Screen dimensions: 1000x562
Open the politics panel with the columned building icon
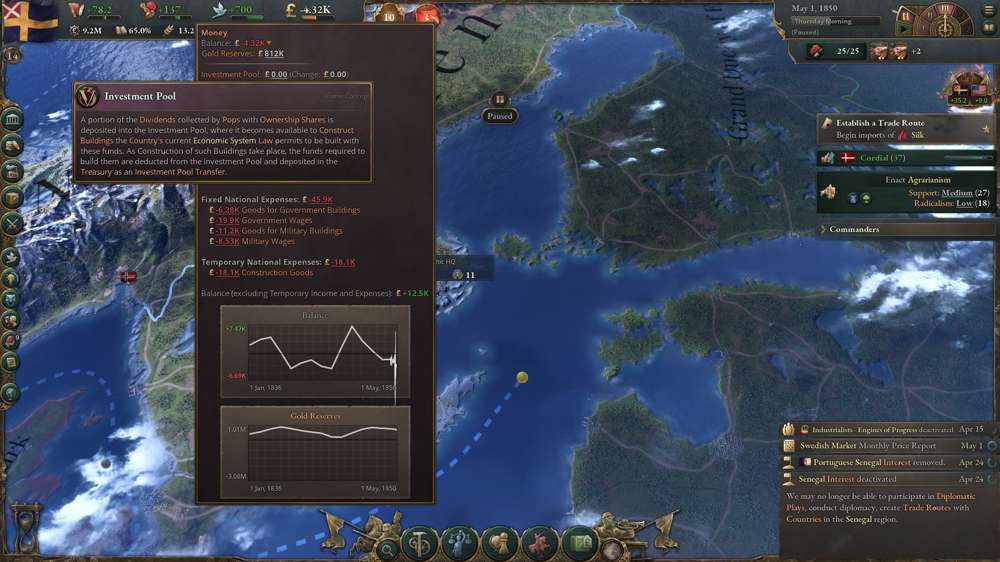click(14, 121)
